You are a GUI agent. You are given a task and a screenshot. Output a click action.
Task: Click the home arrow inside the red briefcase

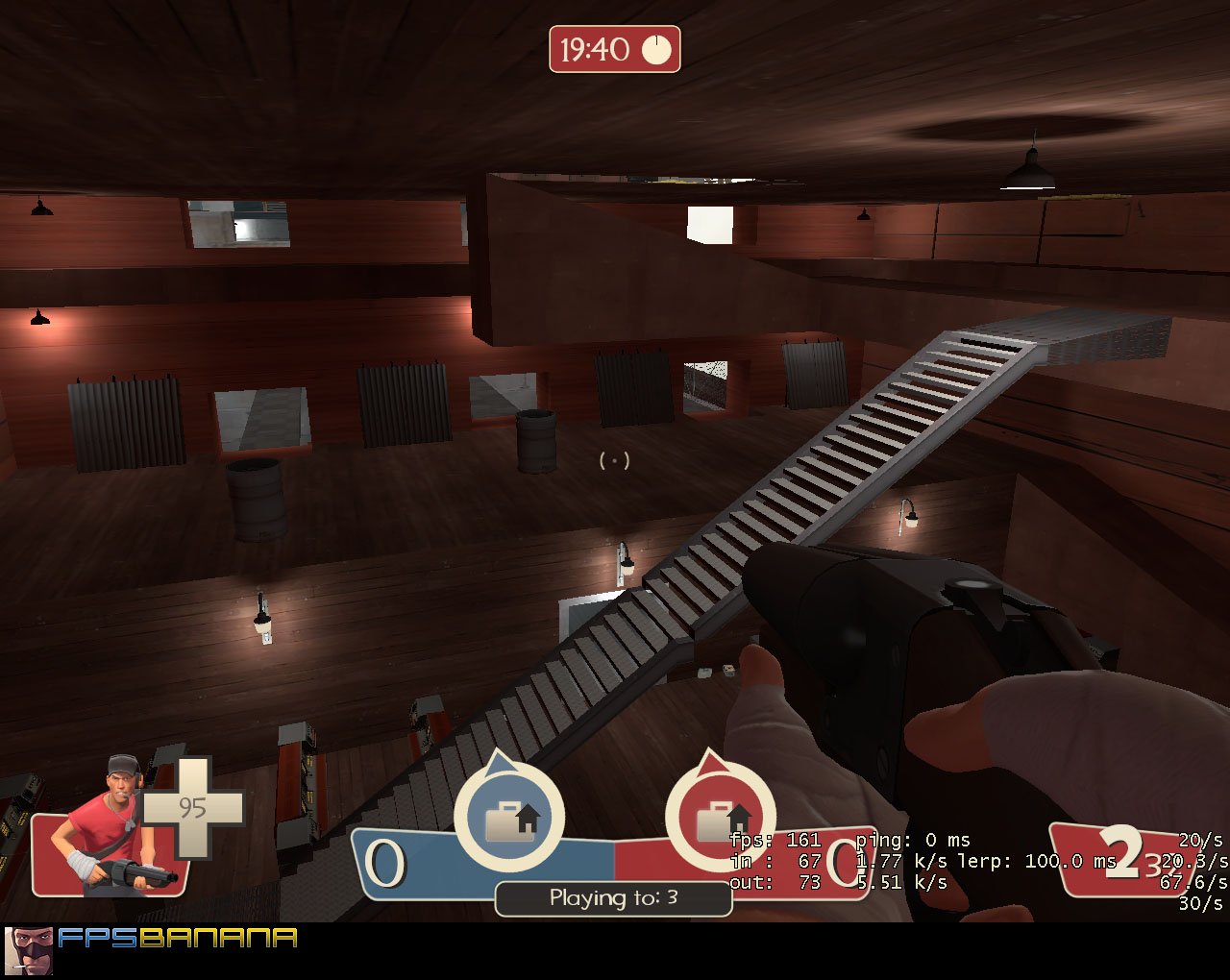pos(738,815)
